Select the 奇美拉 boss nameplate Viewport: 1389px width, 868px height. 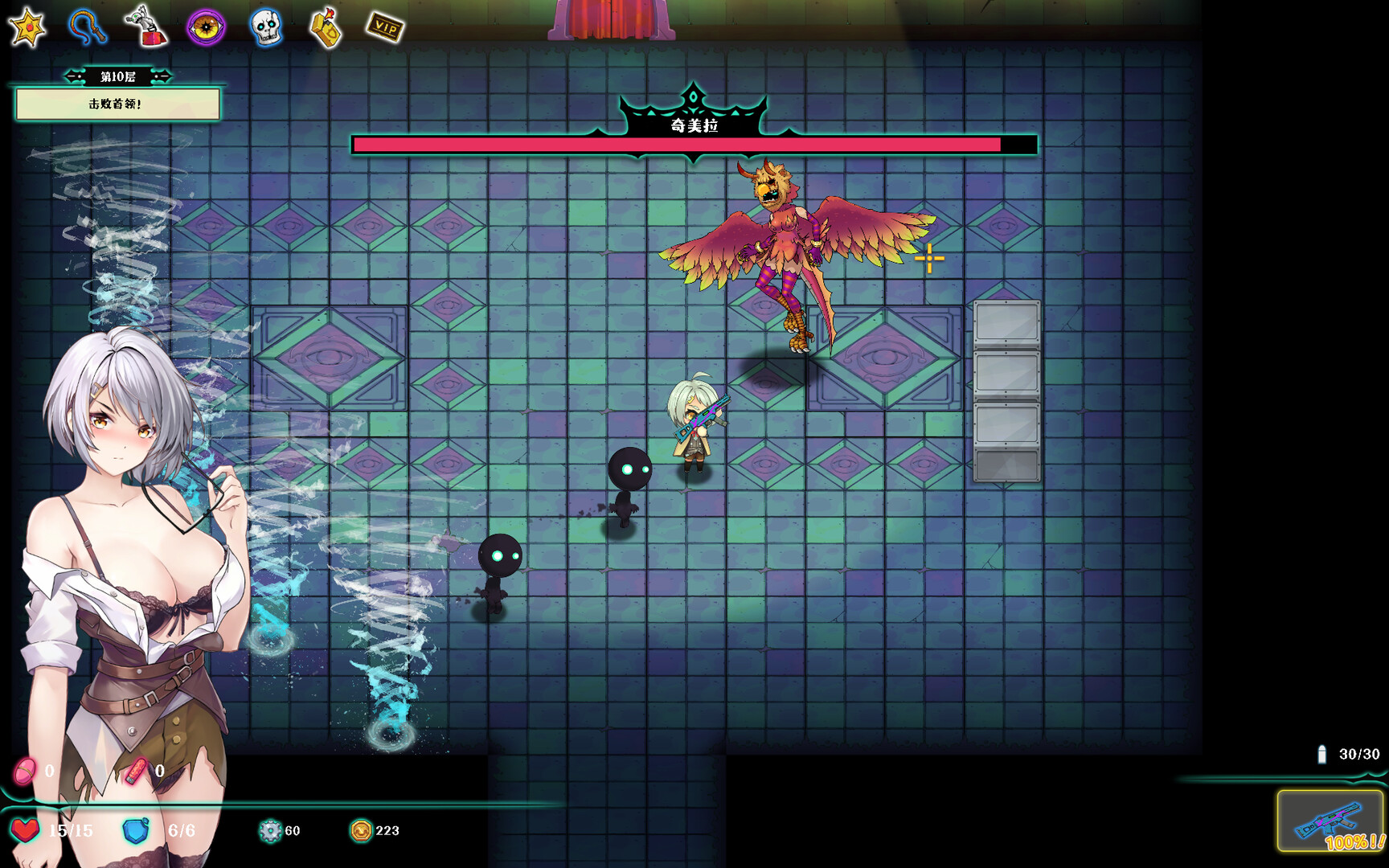pyautogui.click(x=693, y=125)
